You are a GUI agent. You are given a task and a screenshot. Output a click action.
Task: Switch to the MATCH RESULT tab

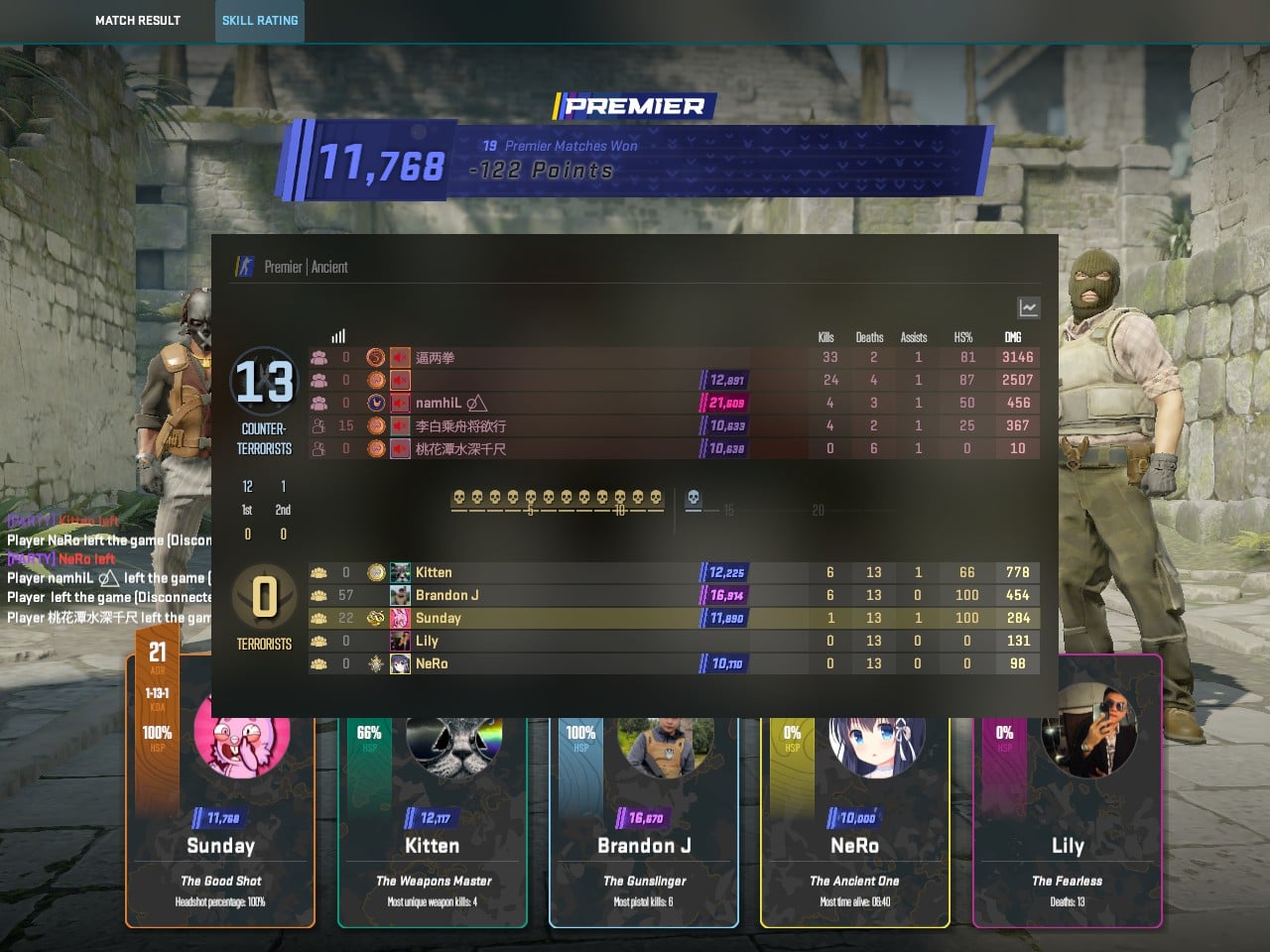click(x=138, y=21)
